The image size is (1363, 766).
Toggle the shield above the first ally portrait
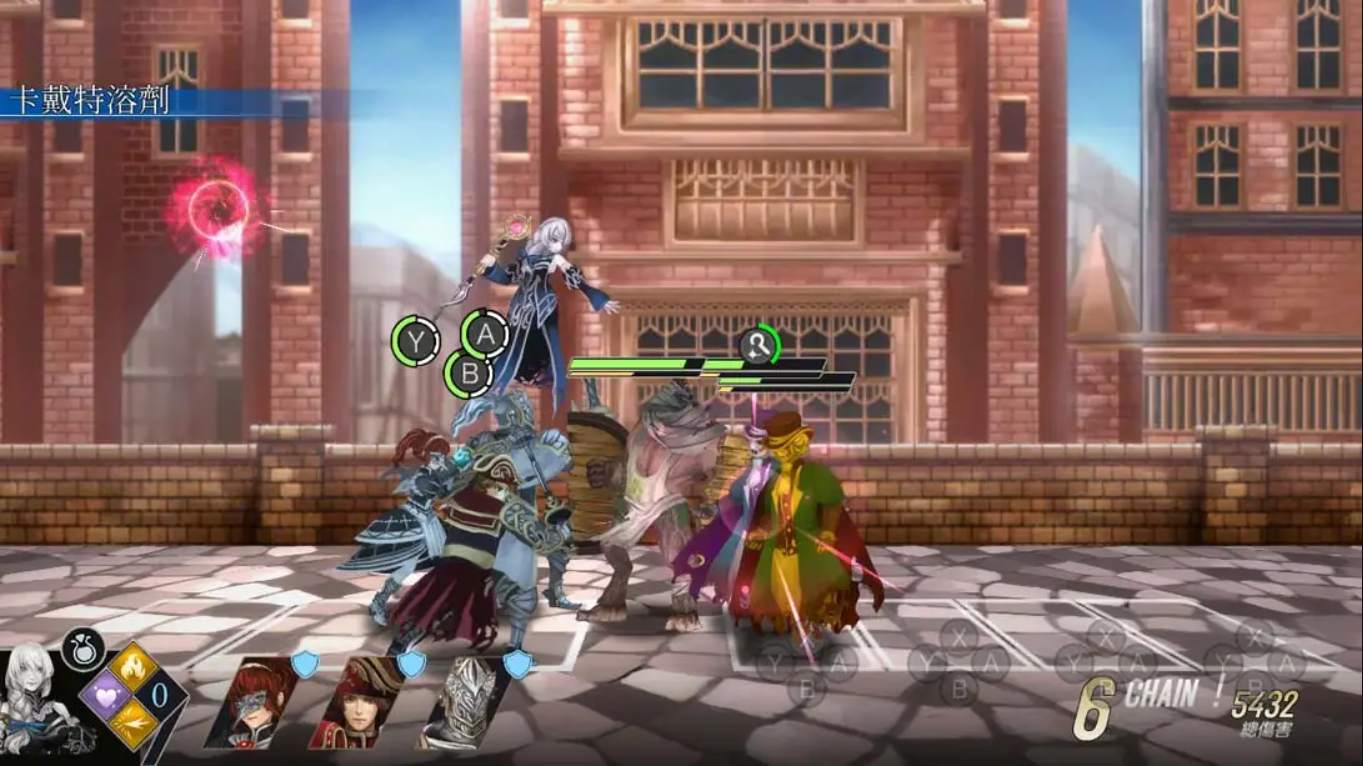[306, 665]
